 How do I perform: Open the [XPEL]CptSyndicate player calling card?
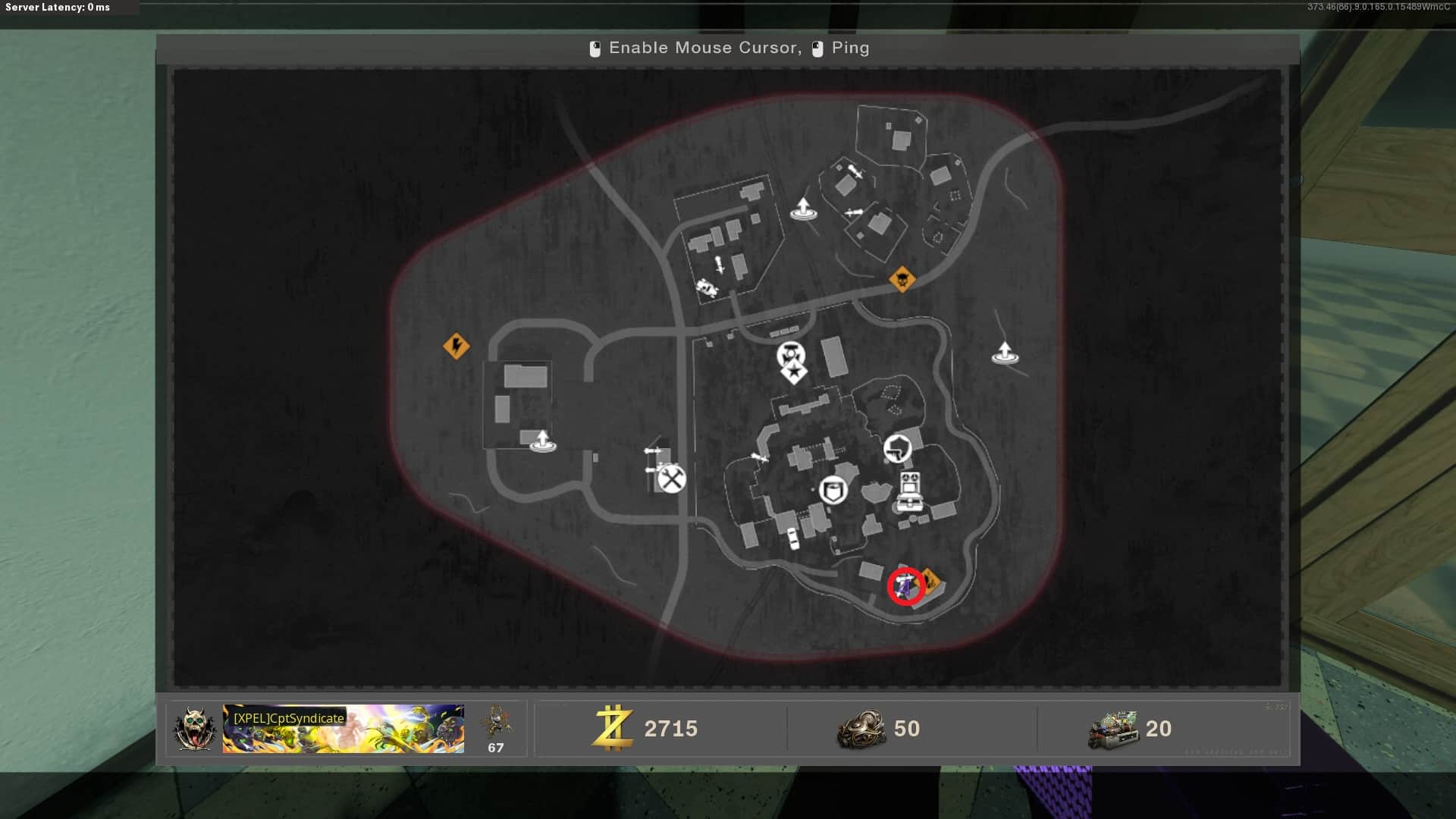(343, 729)
